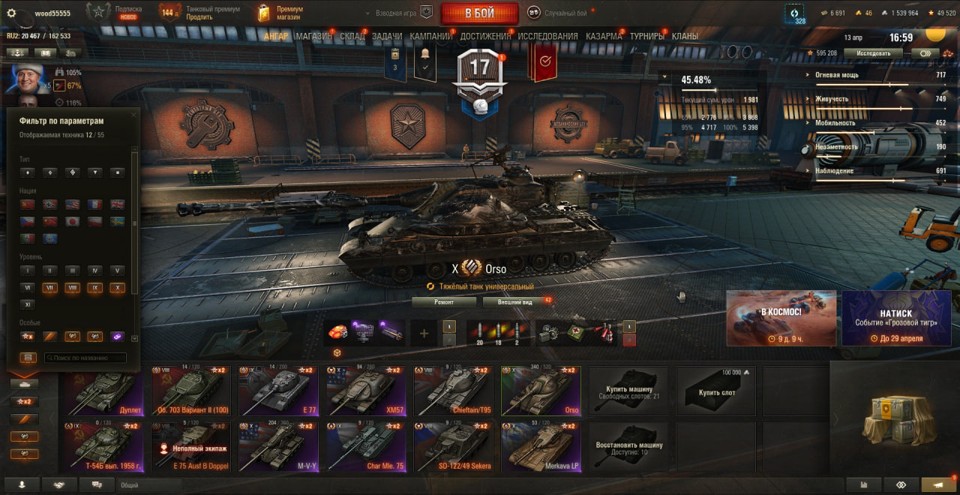Open the МАГАЗИН tab

click(x=313, y=36)
